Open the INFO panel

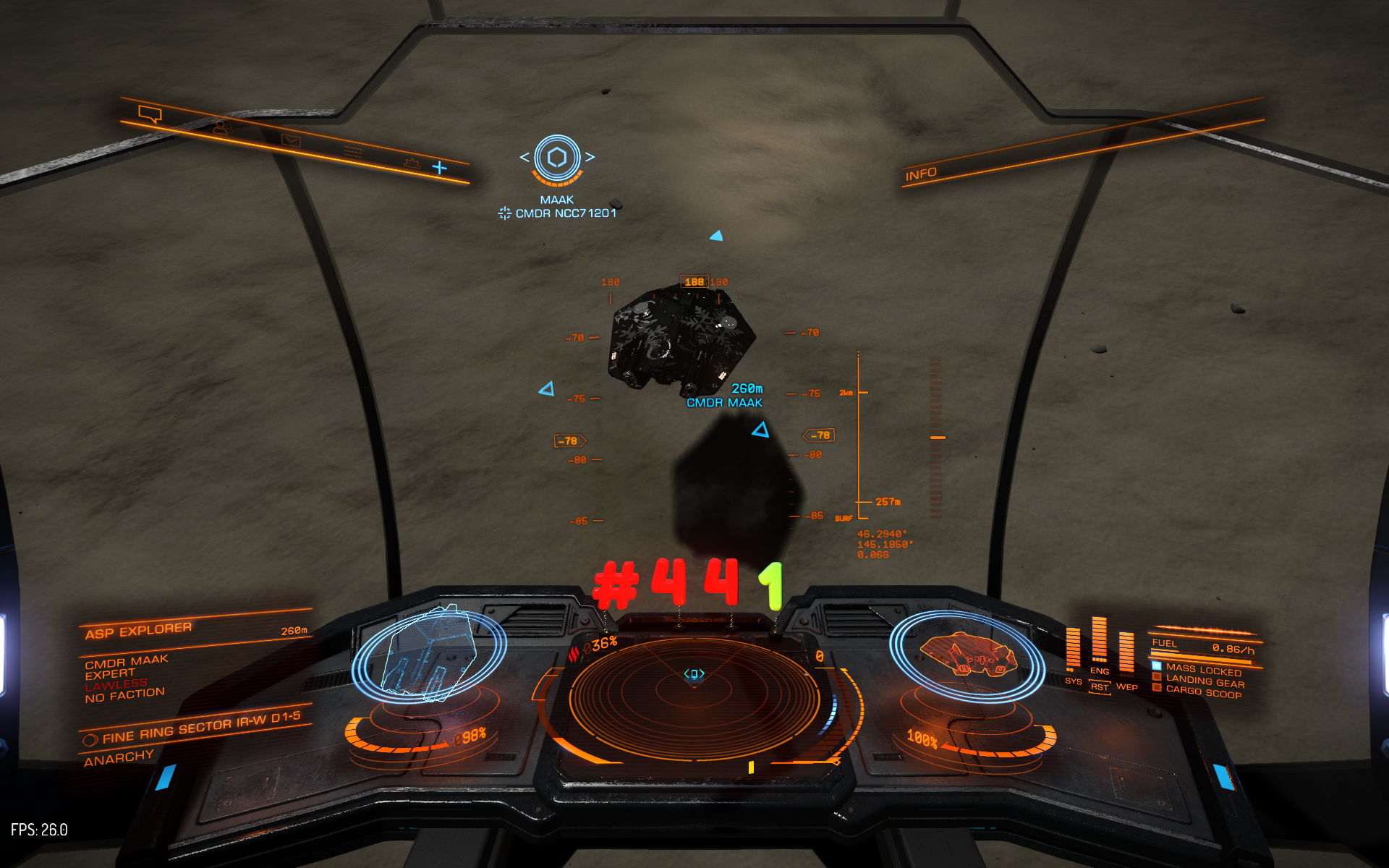coord(921,174)
